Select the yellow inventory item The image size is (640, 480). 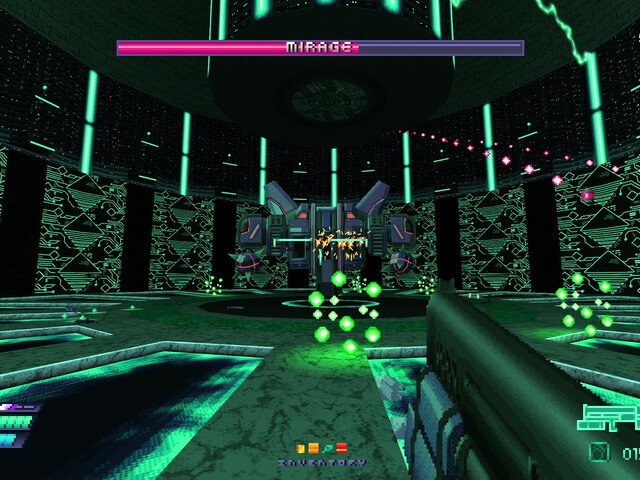click(x=302, y=448)
